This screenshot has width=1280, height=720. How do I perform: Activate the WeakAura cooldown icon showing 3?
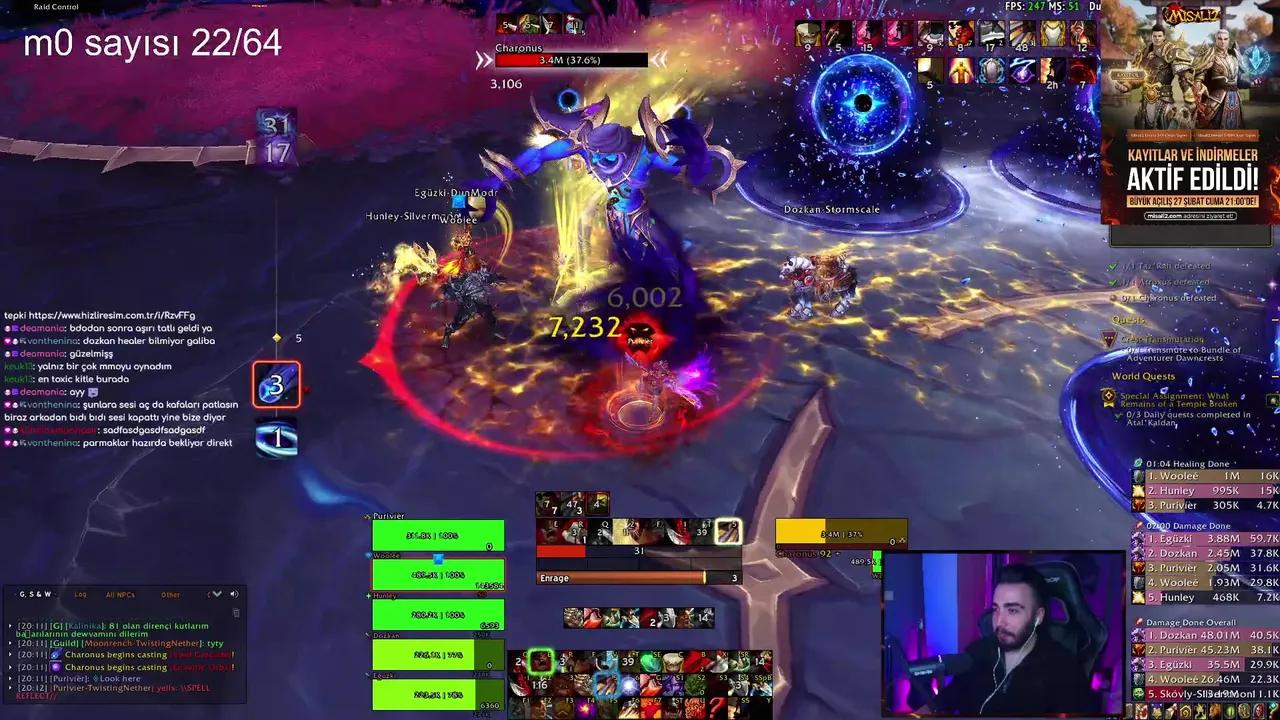coord(277,385)
